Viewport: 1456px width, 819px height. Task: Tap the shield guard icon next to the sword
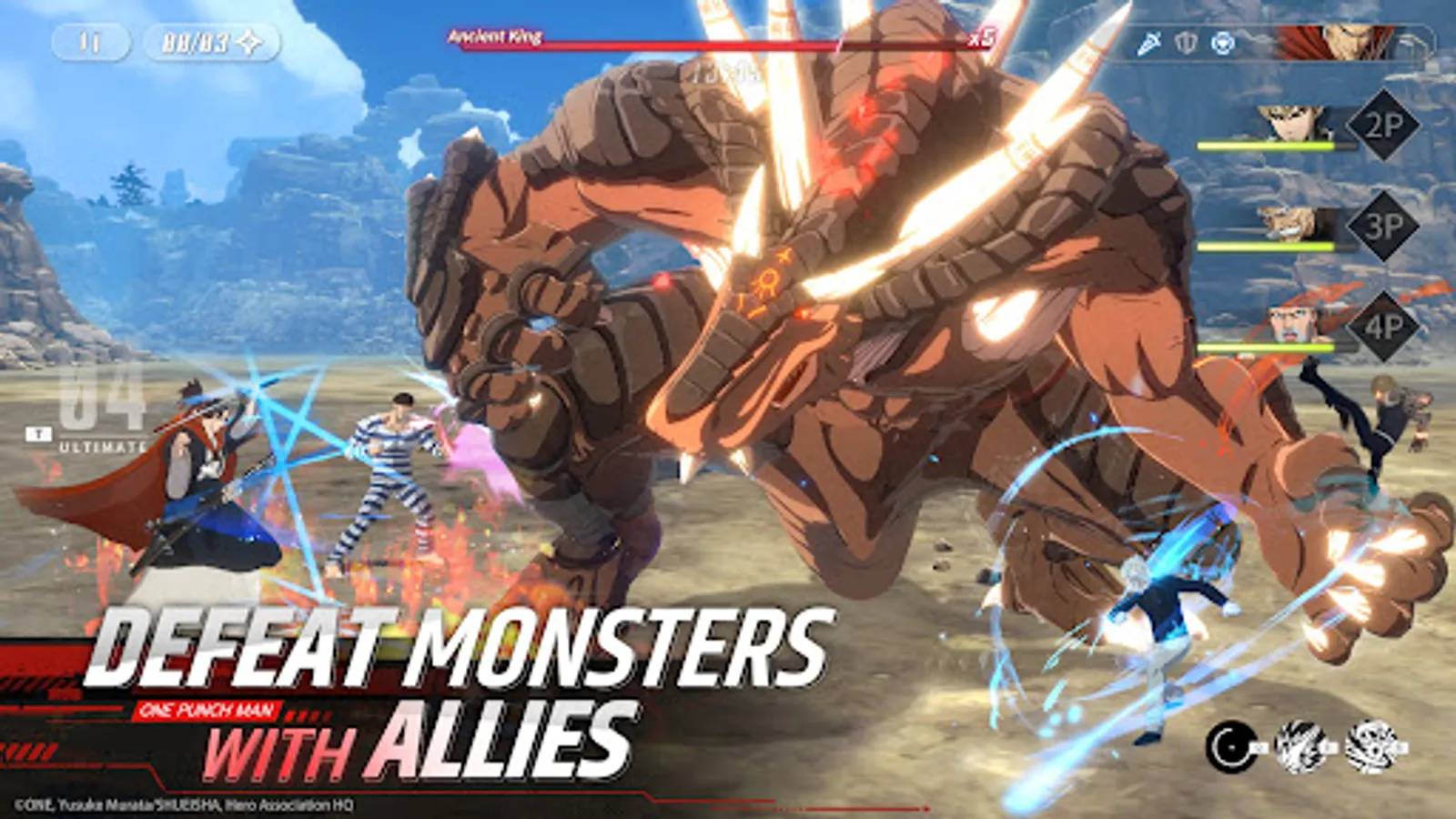pyautogui.click(x=1186, y=42)
